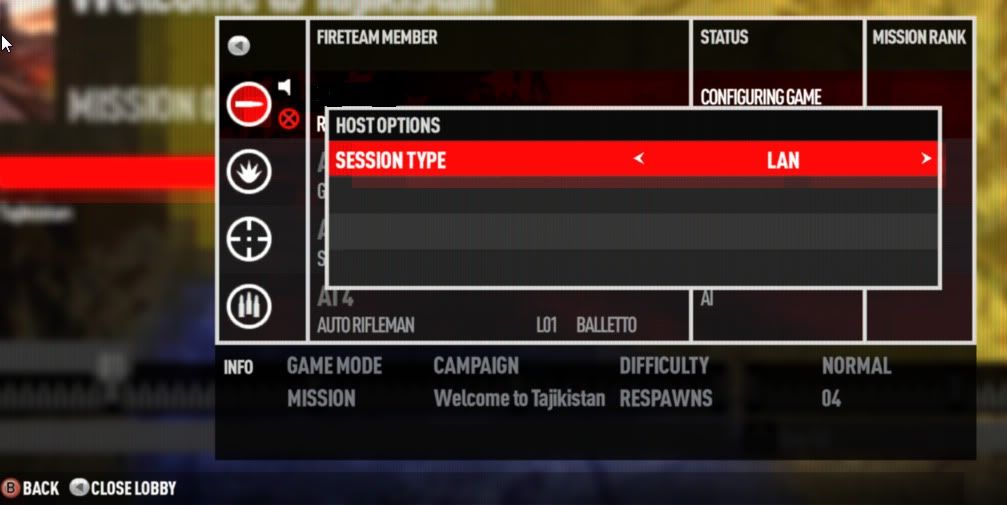Image resolution: width=1007 pixels, height=505 pixels.
Task: Select the explosion grenadier role icon
Action: (247, 172)
